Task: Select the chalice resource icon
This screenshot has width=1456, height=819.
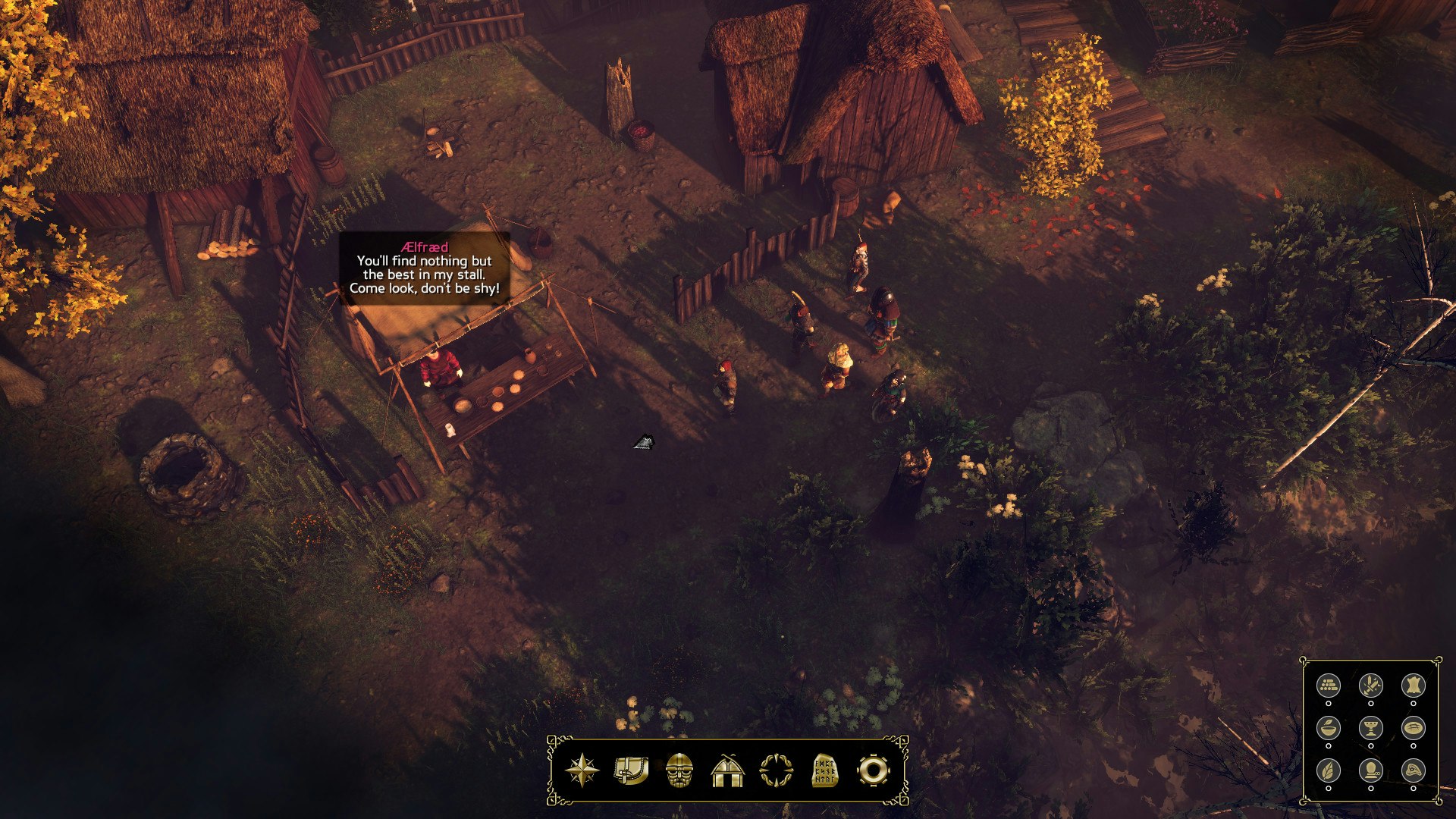Action: tap(1371, 728)
